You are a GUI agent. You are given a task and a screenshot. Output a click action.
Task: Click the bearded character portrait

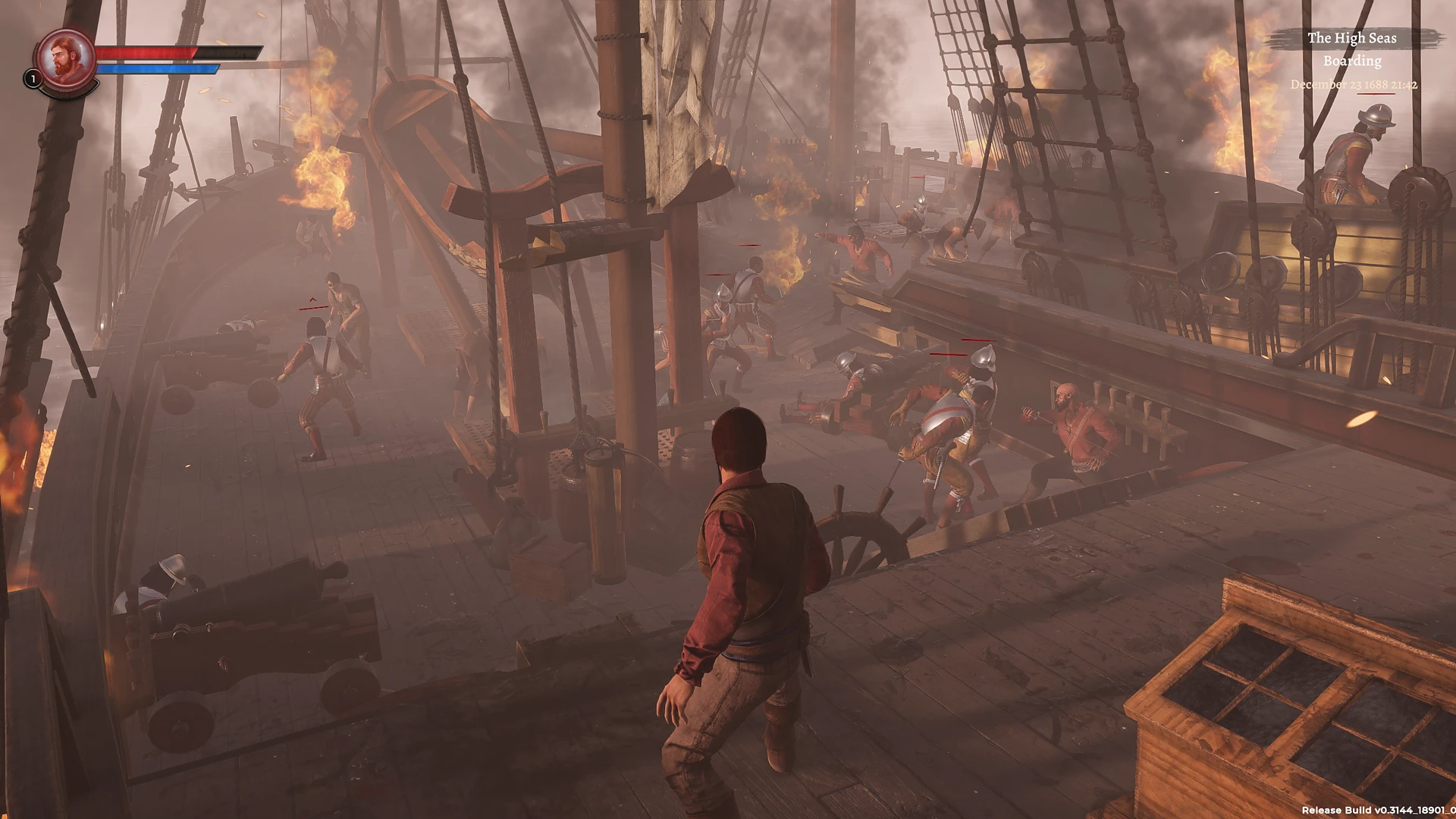[x=65, y=58]
